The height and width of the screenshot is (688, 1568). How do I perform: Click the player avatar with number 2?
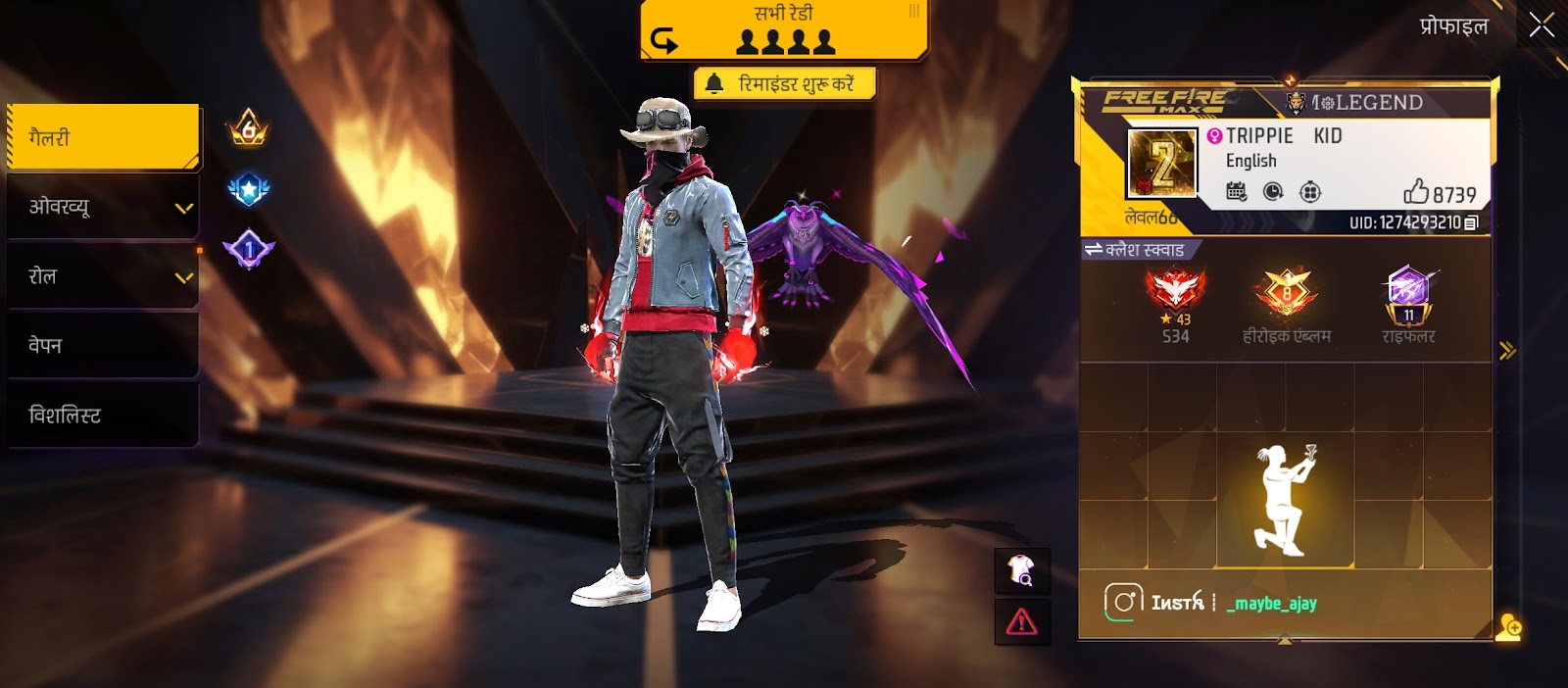click(x=1161, y=164)
